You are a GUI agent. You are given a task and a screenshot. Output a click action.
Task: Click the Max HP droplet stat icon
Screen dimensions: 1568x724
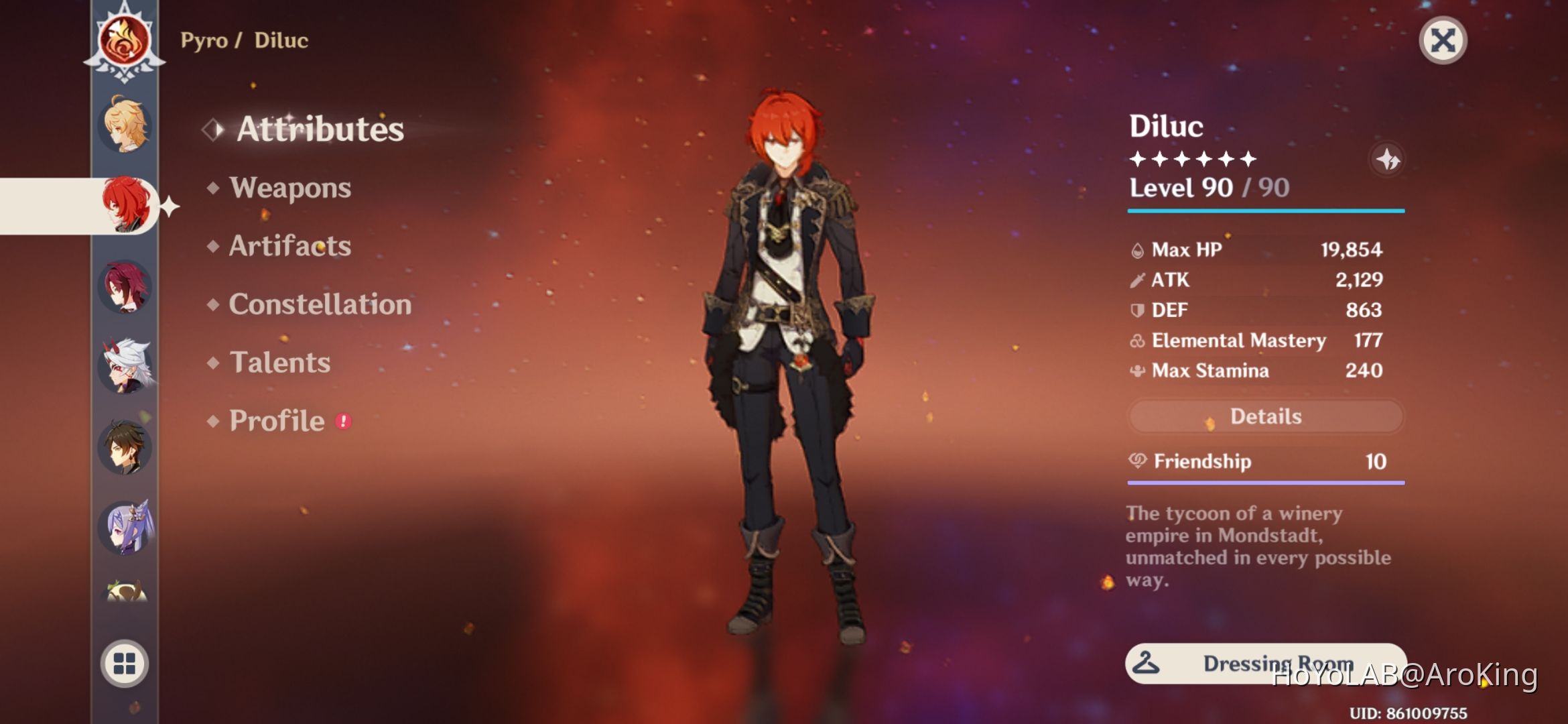tap(1138, 249)
